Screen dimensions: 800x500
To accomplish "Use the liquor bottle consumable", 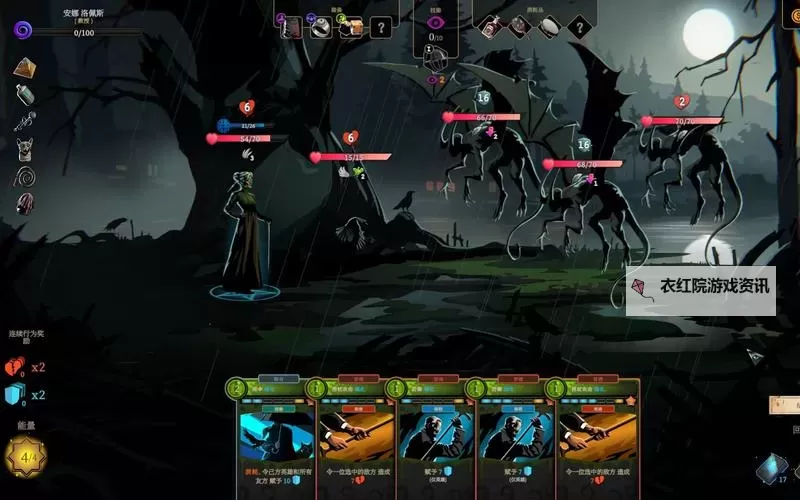I will pos(490,27).
